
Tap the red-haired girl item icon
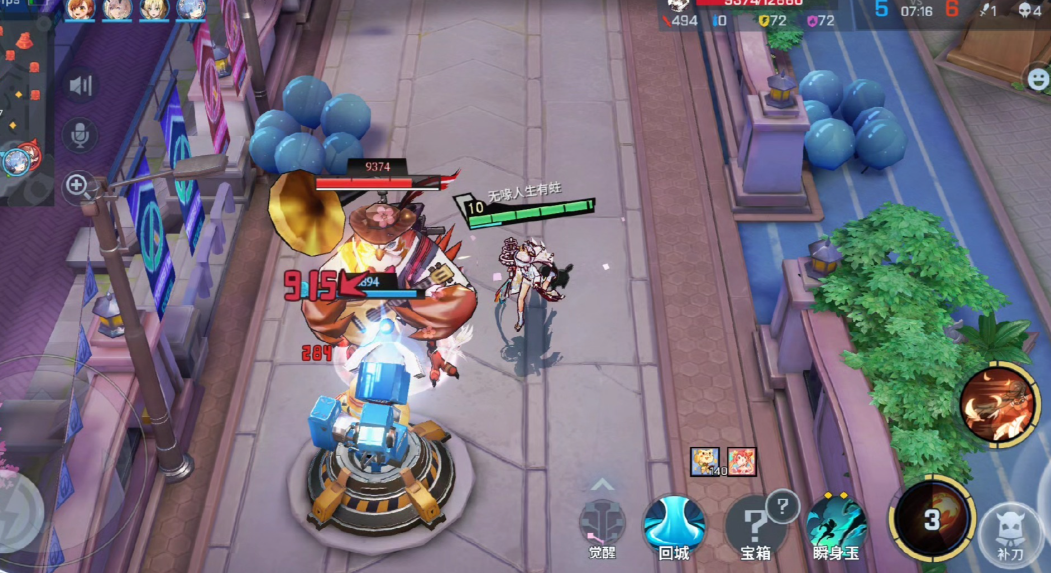click(x=741, y=461)
